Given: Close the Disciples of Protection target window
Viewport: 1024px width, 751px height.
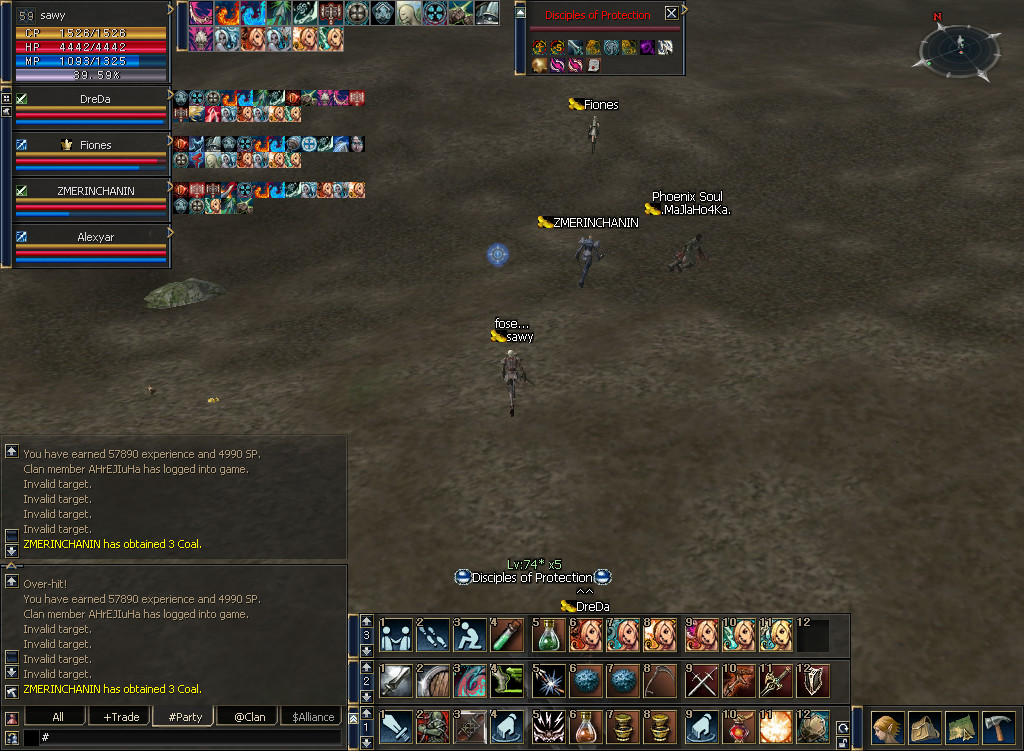Looking at the screenshot, I should coord(671,14).
